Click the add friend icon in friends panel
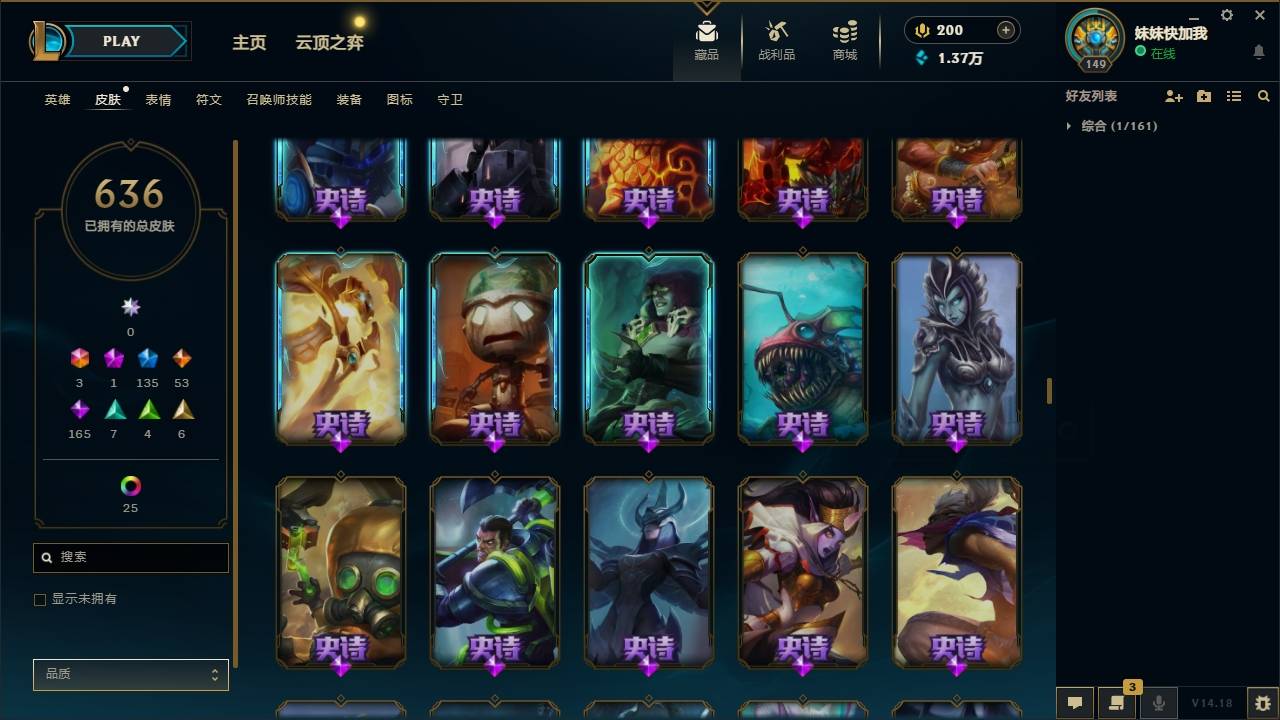The height and width of the screenshot is (720, 1280). (x=1174, y=96)
